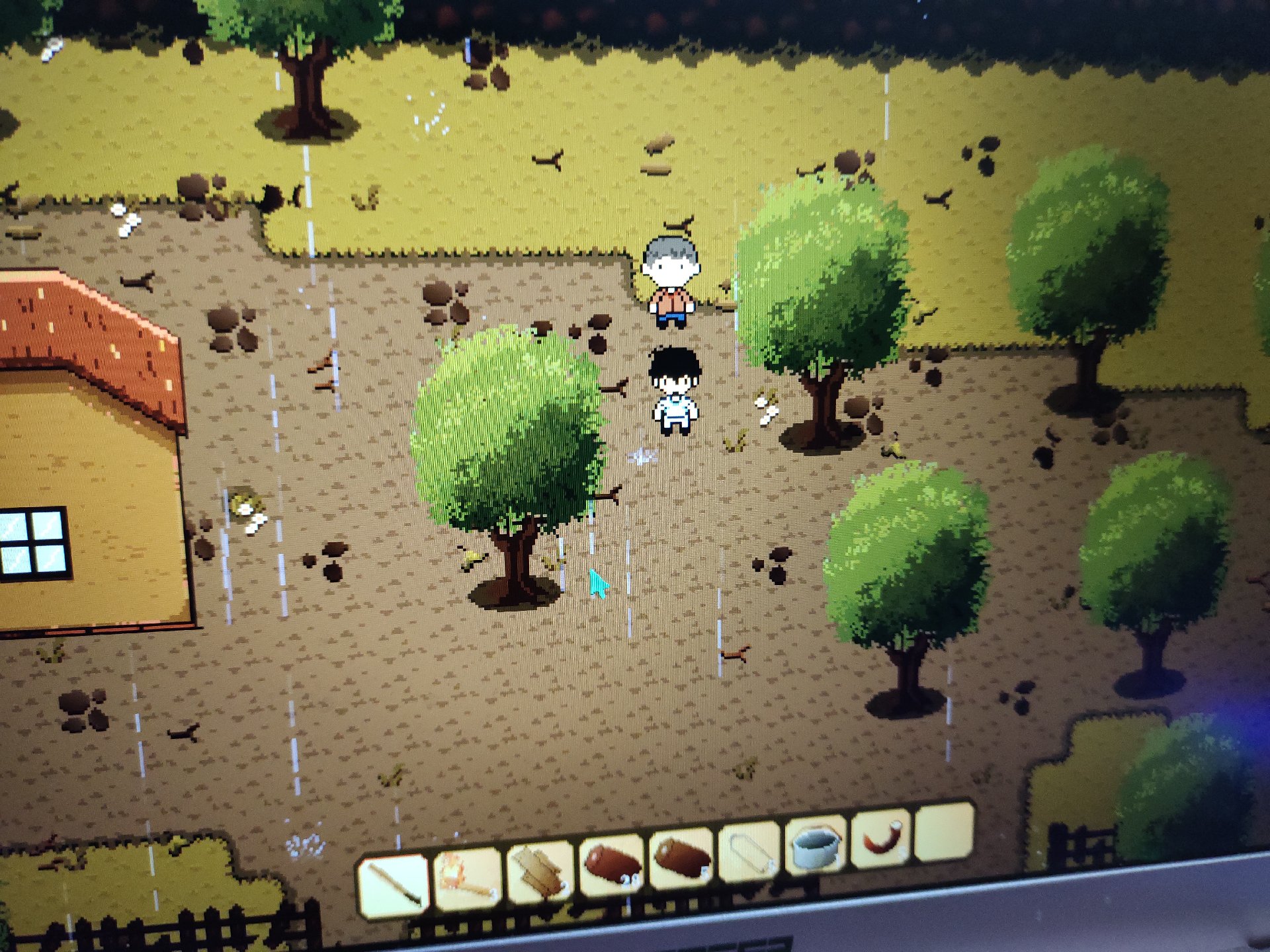Image resolution: width=1270 pixels, height=952 pixels.
Task: Select the wooden stick hotbar slot
Action: (x=394, y=884)
